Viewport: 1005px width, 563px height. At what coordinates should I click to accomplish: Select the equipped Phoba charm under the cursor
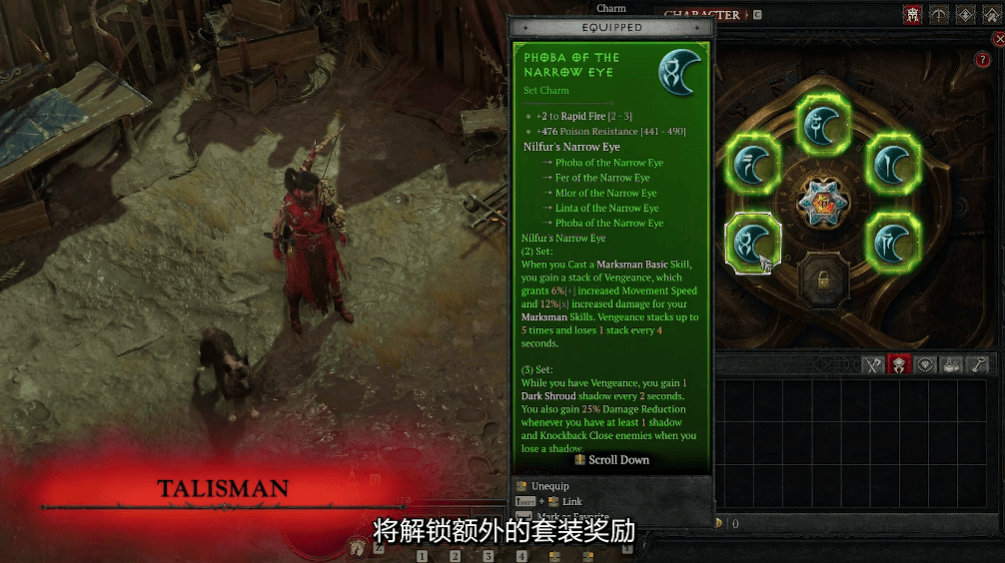750,242
